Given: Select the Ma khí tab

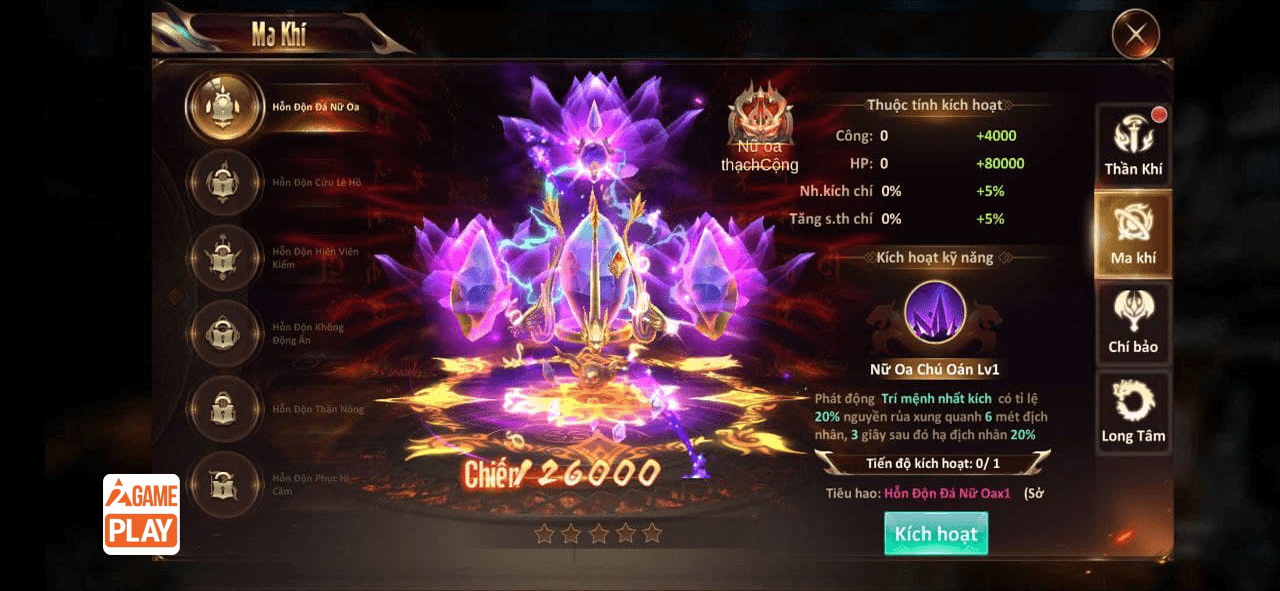Looking at the screenshot, I should pyautogui.click(x=1133, y=233).
